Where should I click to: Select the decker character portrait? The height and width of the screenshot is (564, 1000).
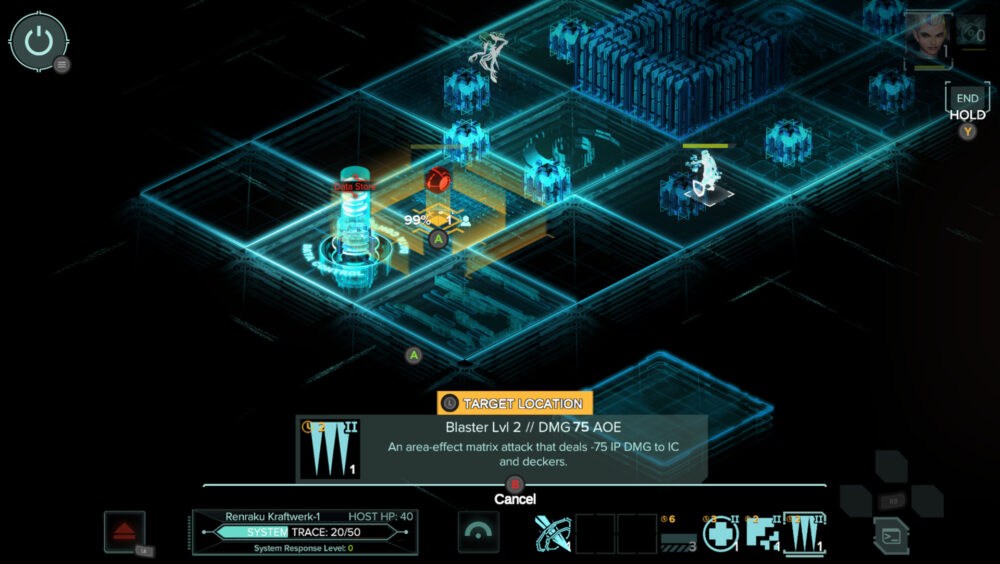pyautogui.click(x=927, y=37)
